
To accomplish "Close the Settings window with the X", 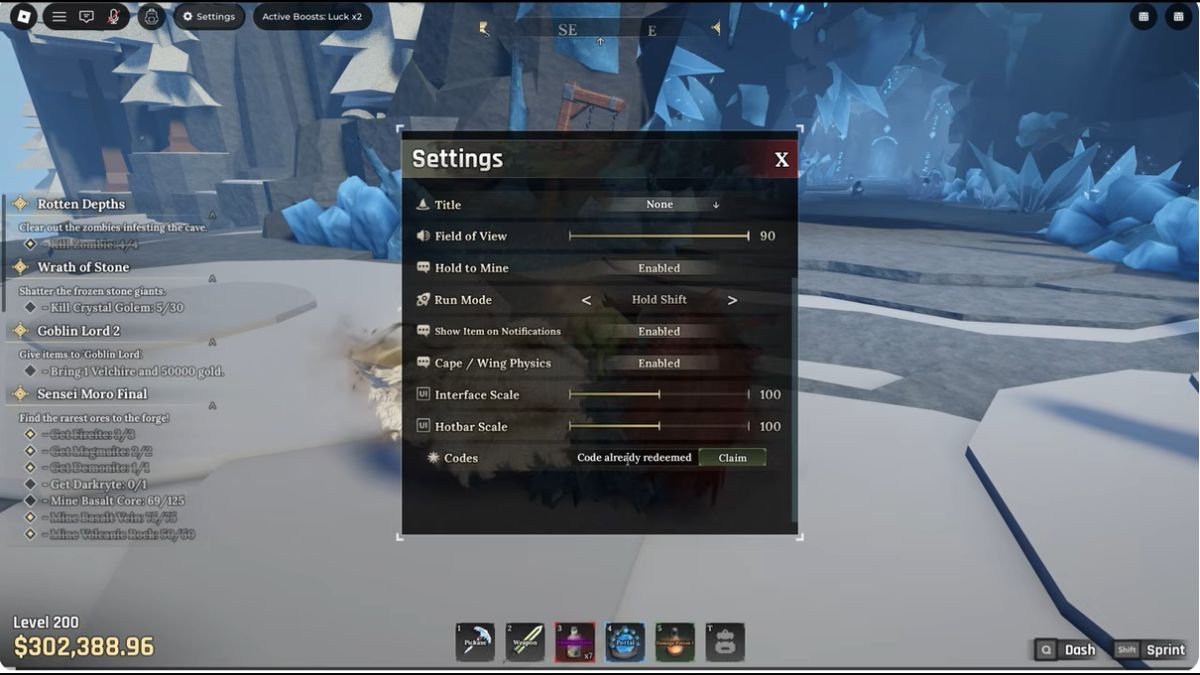I will 781,160.
